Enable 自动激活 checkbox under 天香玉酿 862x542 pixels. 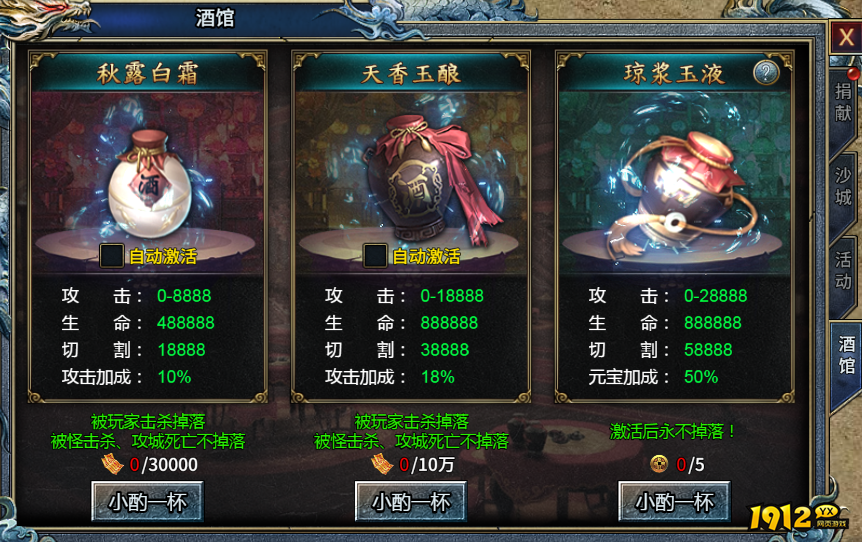375,255
